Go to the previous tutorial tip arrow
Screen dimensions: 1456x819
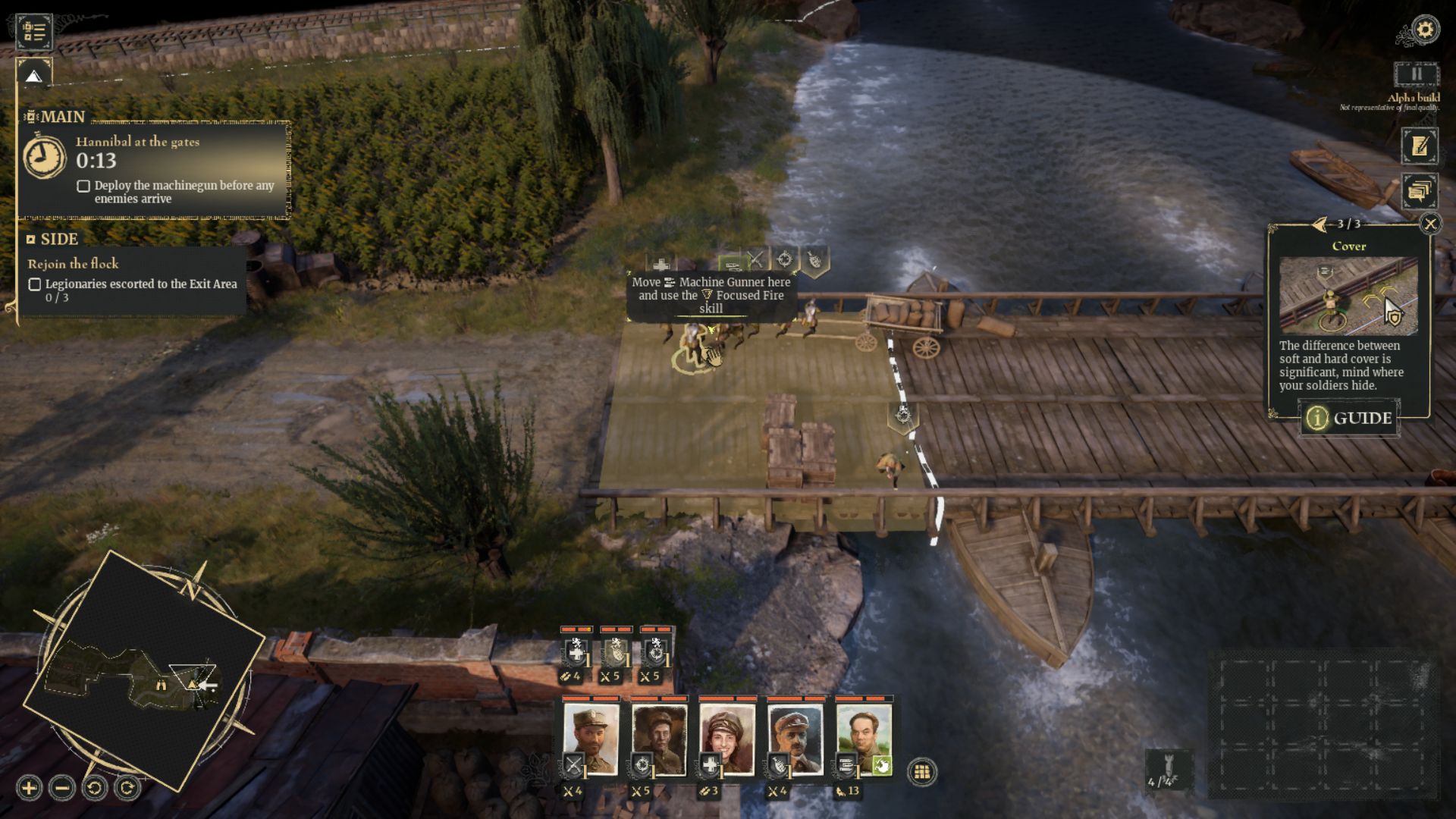[1319, 224]
